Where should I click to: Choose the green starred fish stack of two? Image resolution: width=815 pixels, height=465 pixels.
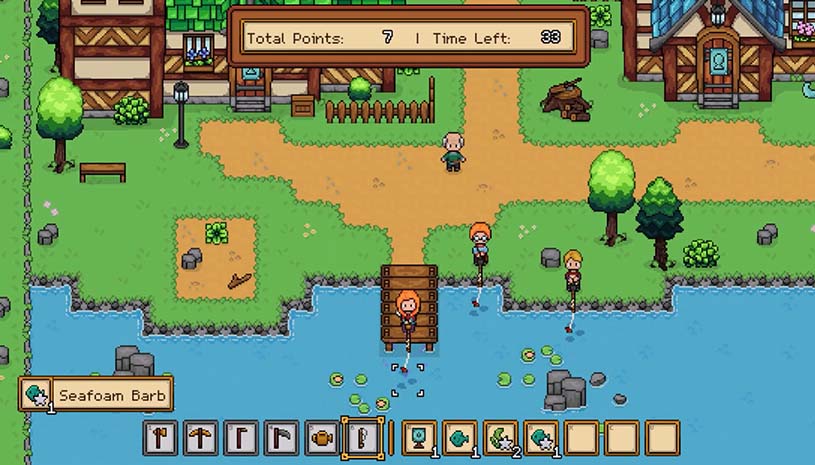click(x=499, y=438)
